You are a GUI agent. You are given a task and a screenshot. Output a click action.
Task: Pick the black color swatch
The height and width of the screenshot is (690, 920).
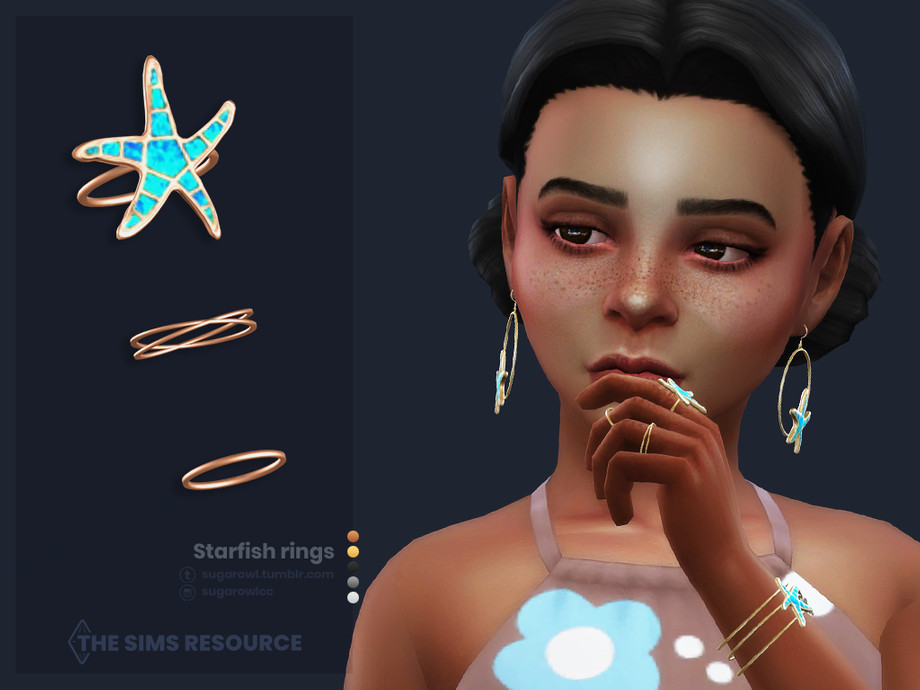click(x=352, y=566)
